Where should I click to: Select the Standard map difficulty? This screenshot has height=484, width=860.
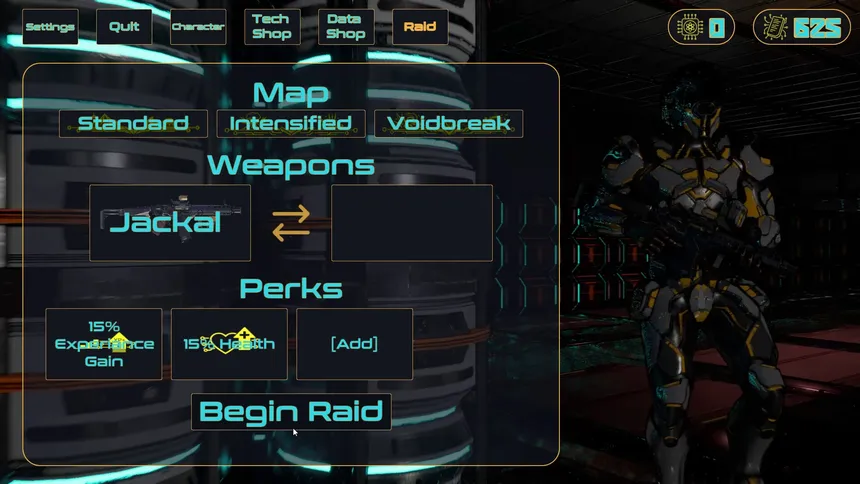click(134, 124)
